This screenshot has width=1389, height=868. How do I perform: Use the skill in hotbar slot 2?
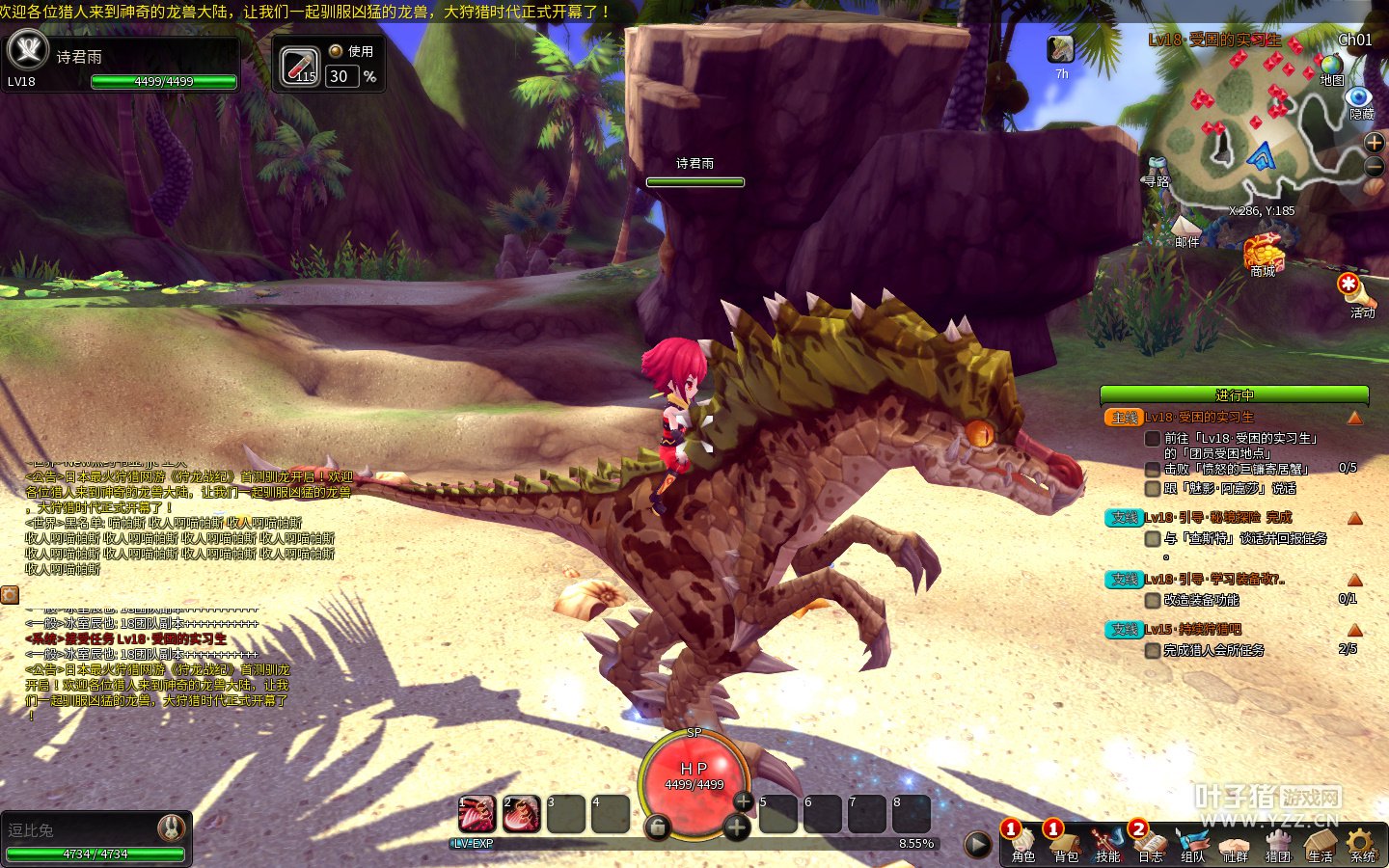521,814
